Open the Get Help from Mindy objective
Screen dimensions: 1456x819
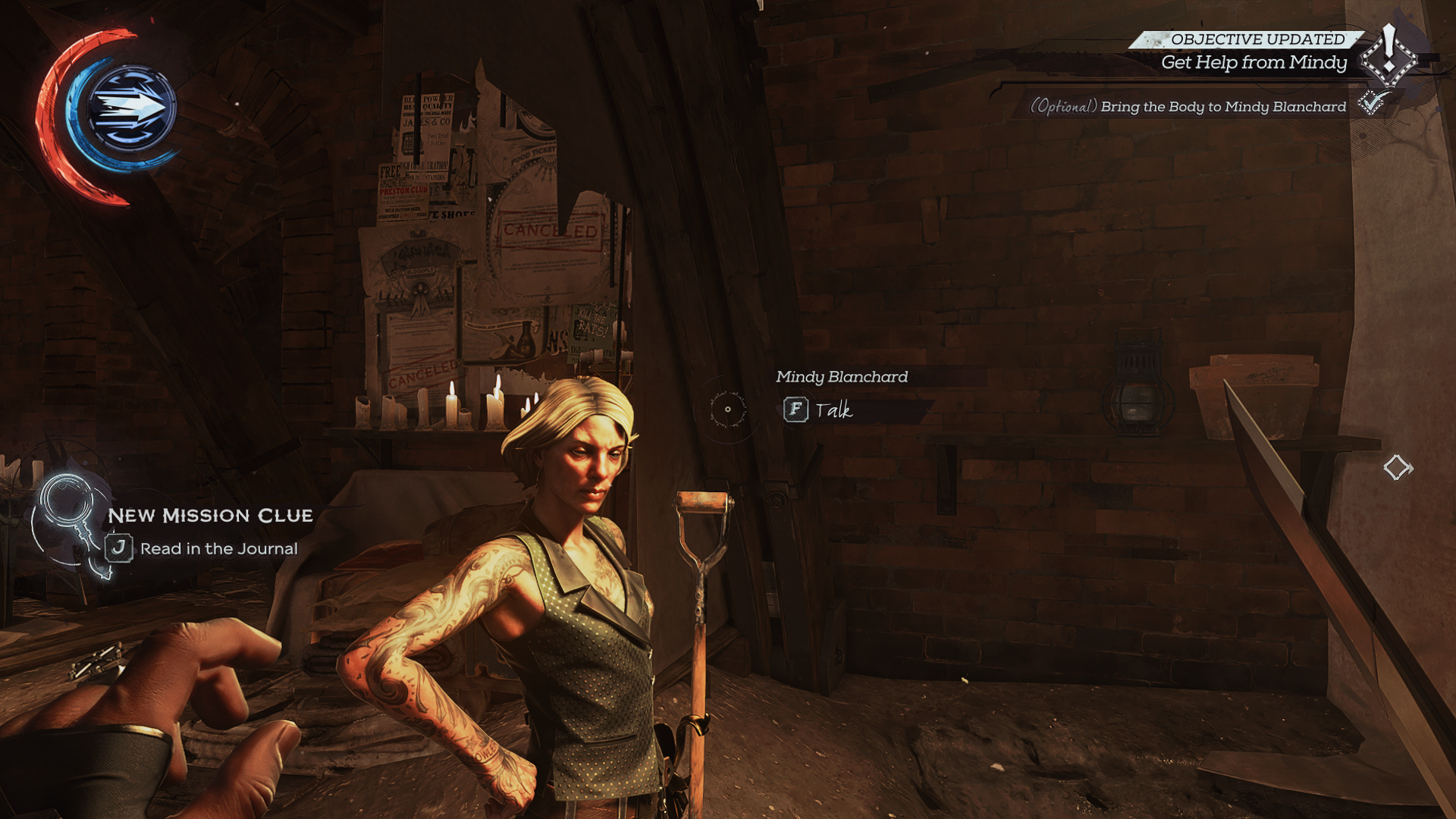(1253, 63)
